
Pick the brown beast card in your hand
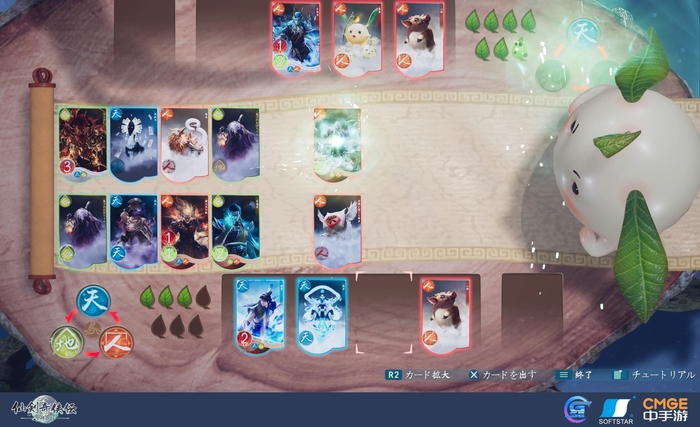[x=445, y=317]
